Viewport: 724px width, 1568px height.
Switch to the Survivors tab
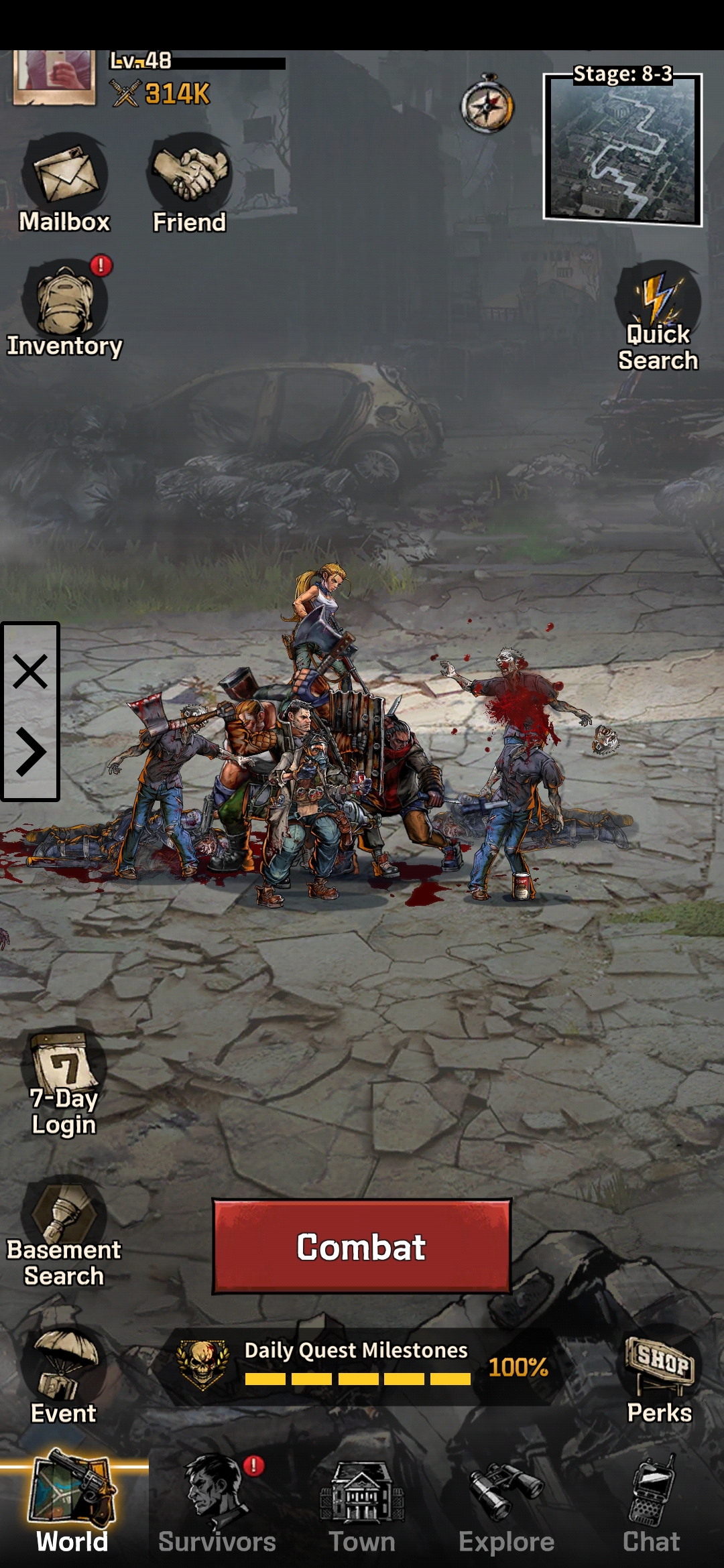(217, 1504)
